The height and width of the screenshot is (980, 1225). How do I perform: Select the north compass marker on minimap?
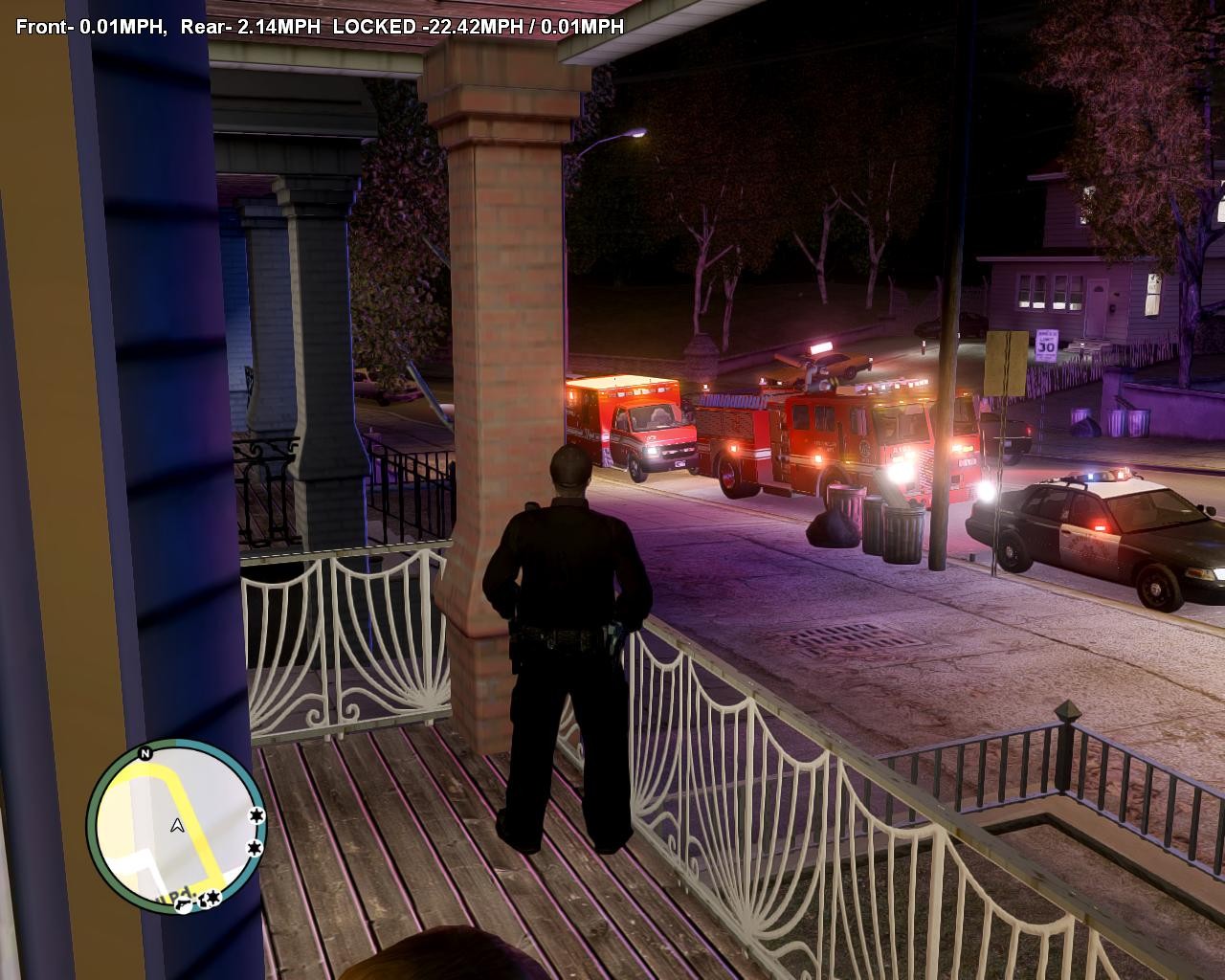(x=145, y=753)
